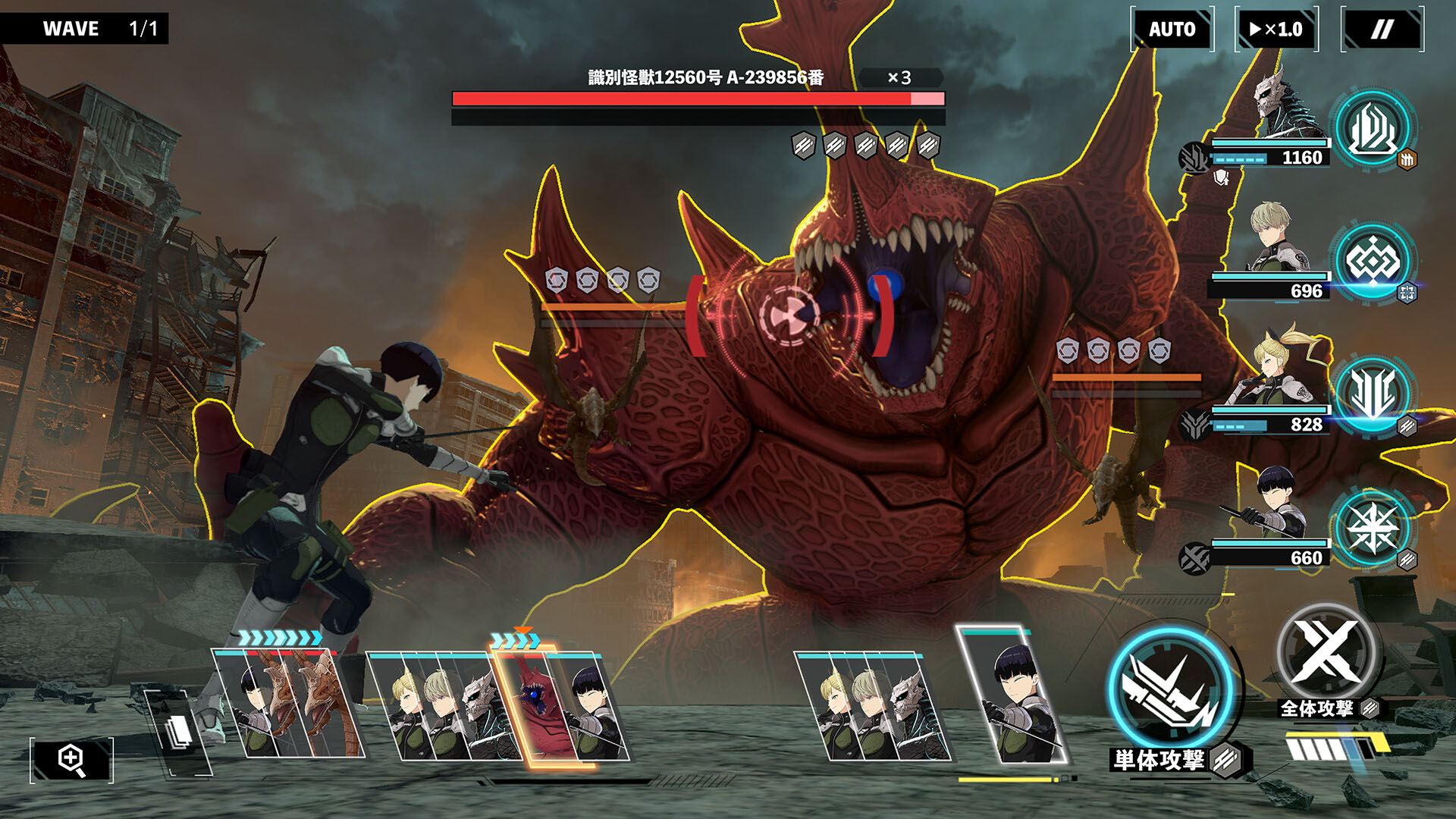Activate the Kaiju character's 1160 ultimate skill icon

(1371, 128)
